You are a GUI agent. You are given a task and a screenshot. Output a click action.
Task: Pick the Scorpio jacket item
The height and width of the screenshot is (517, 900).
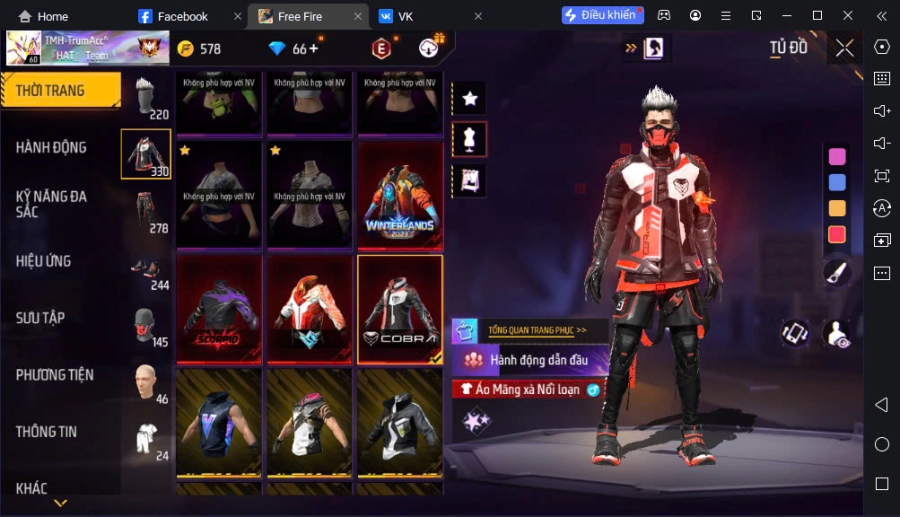pos(219,309)
